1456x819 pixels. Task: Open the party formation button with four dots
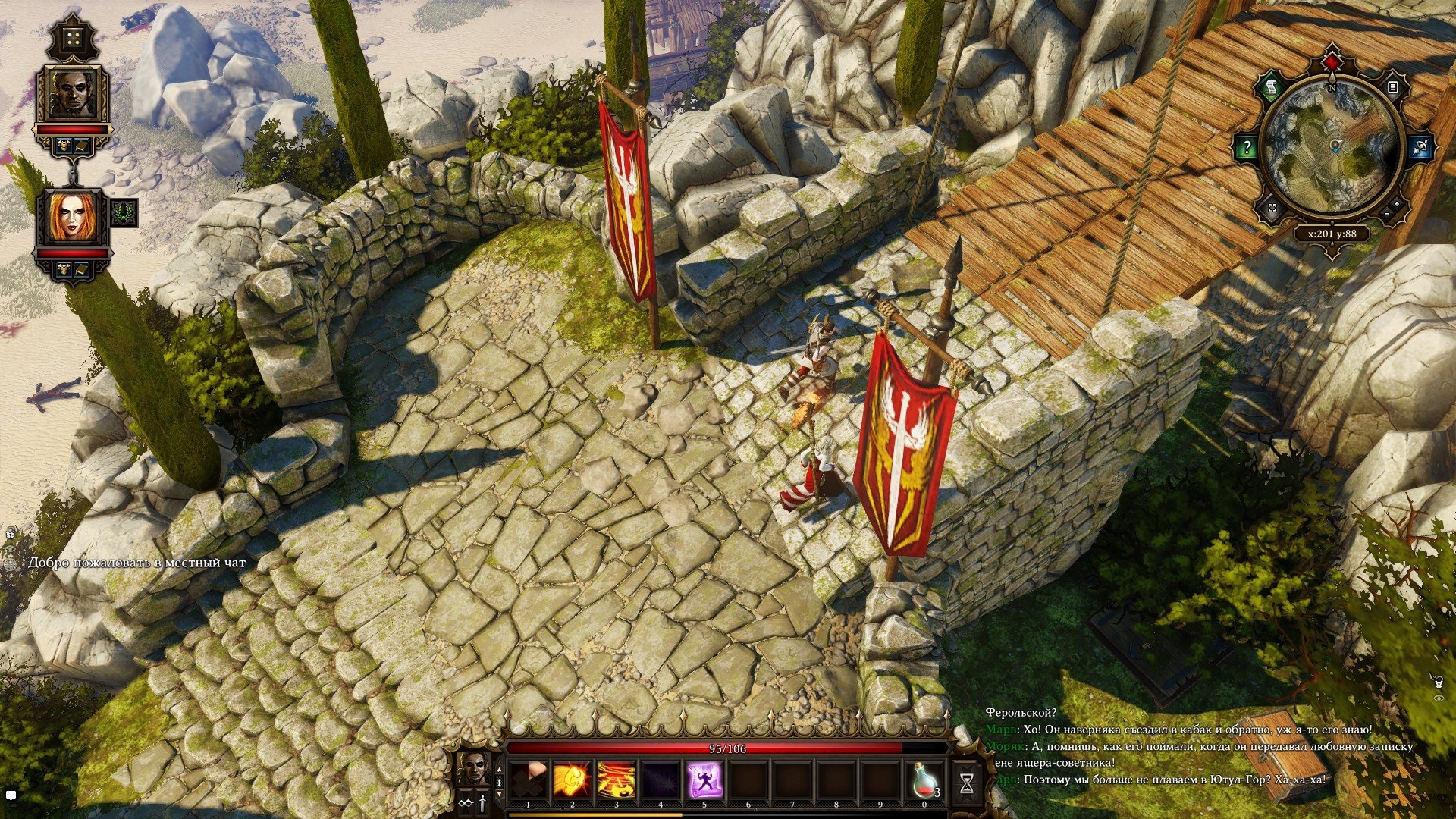point(73,38)
